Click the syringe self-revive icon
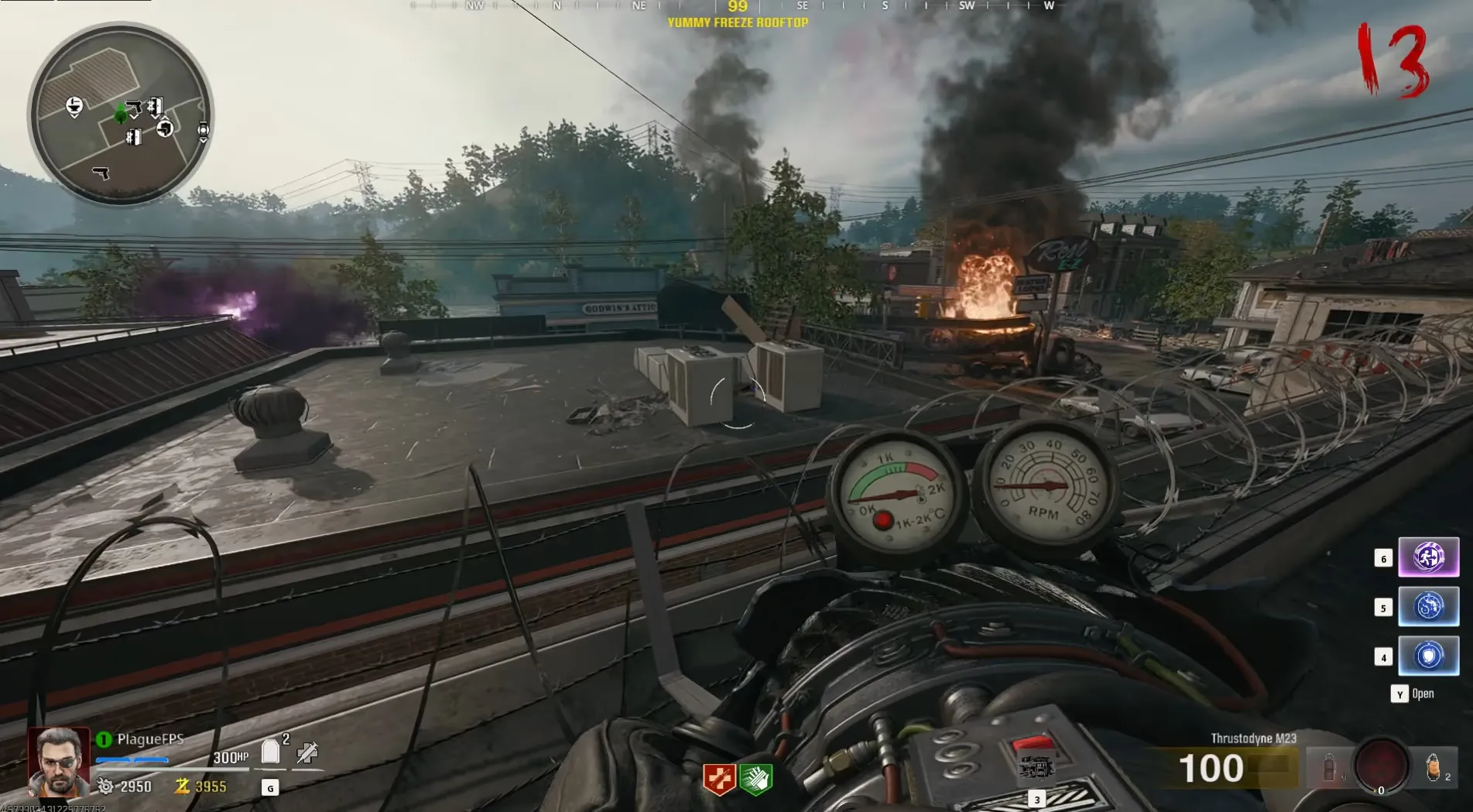Image resolution: width=1473 pixels, height=812 pixels. 307,752
